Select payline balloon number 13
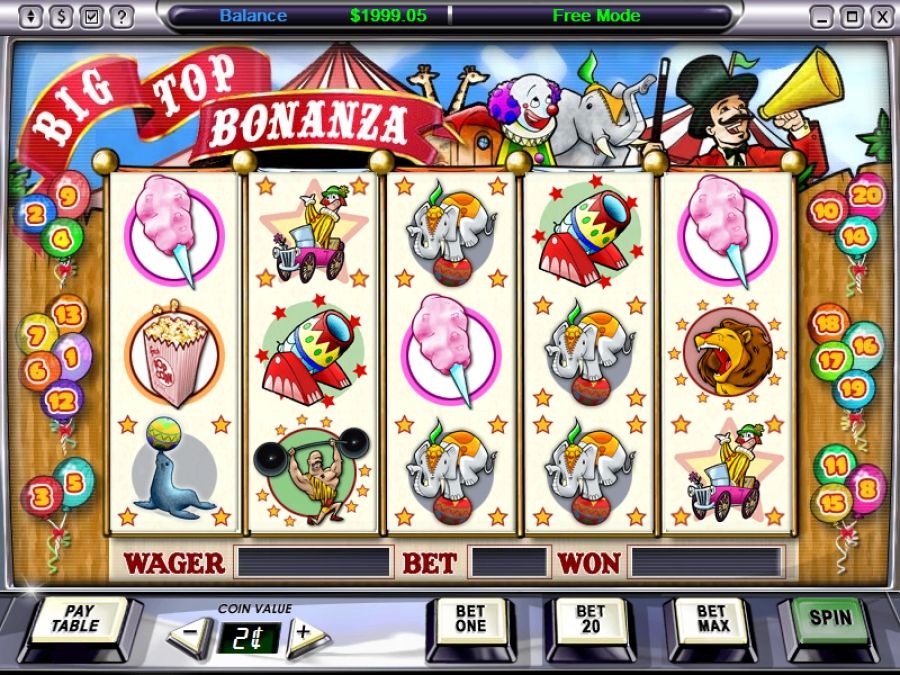 [68, 315]
